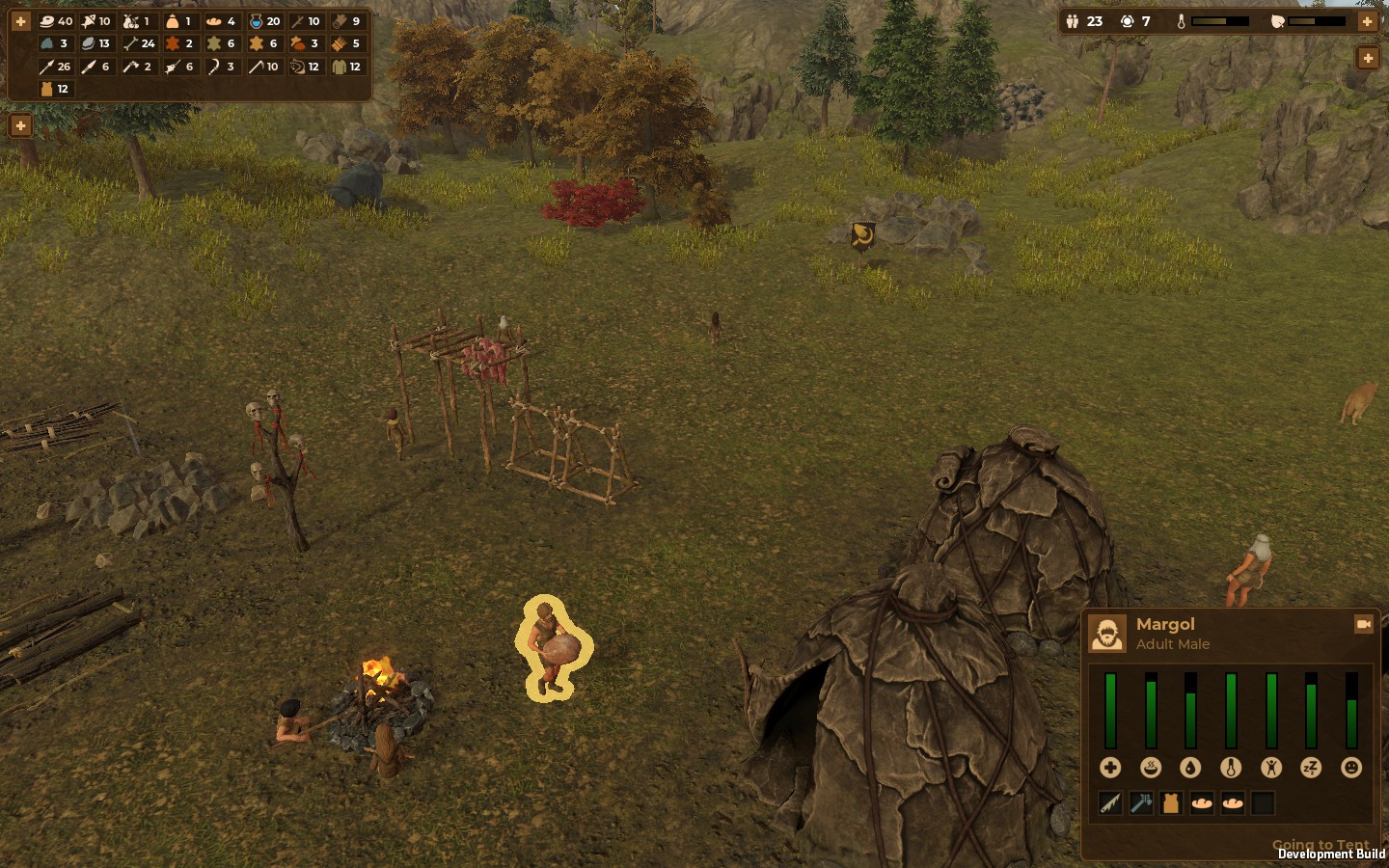Select the stone axe in Margol's inventory

pos(1141,803)
